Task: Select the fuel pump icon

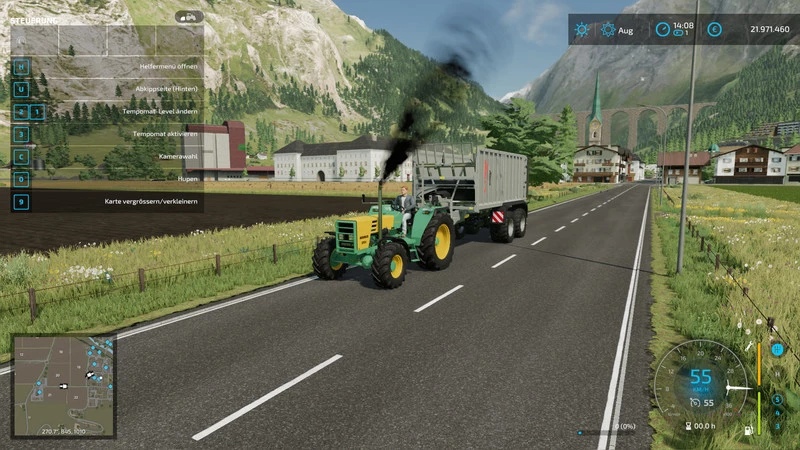Action: click(745, 431)
